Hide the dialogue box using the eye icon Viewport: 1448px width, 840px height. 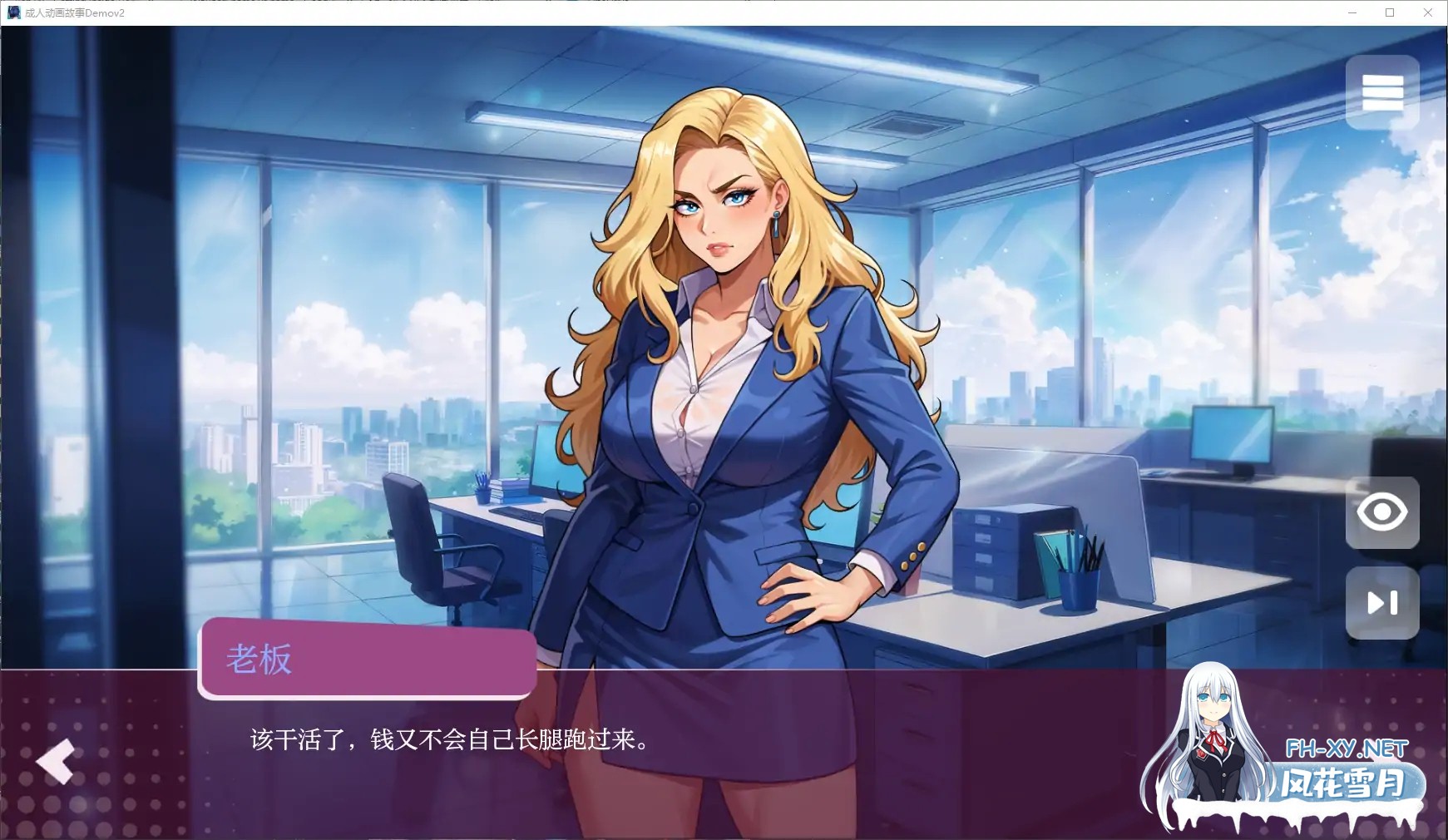pos(1383,513)
